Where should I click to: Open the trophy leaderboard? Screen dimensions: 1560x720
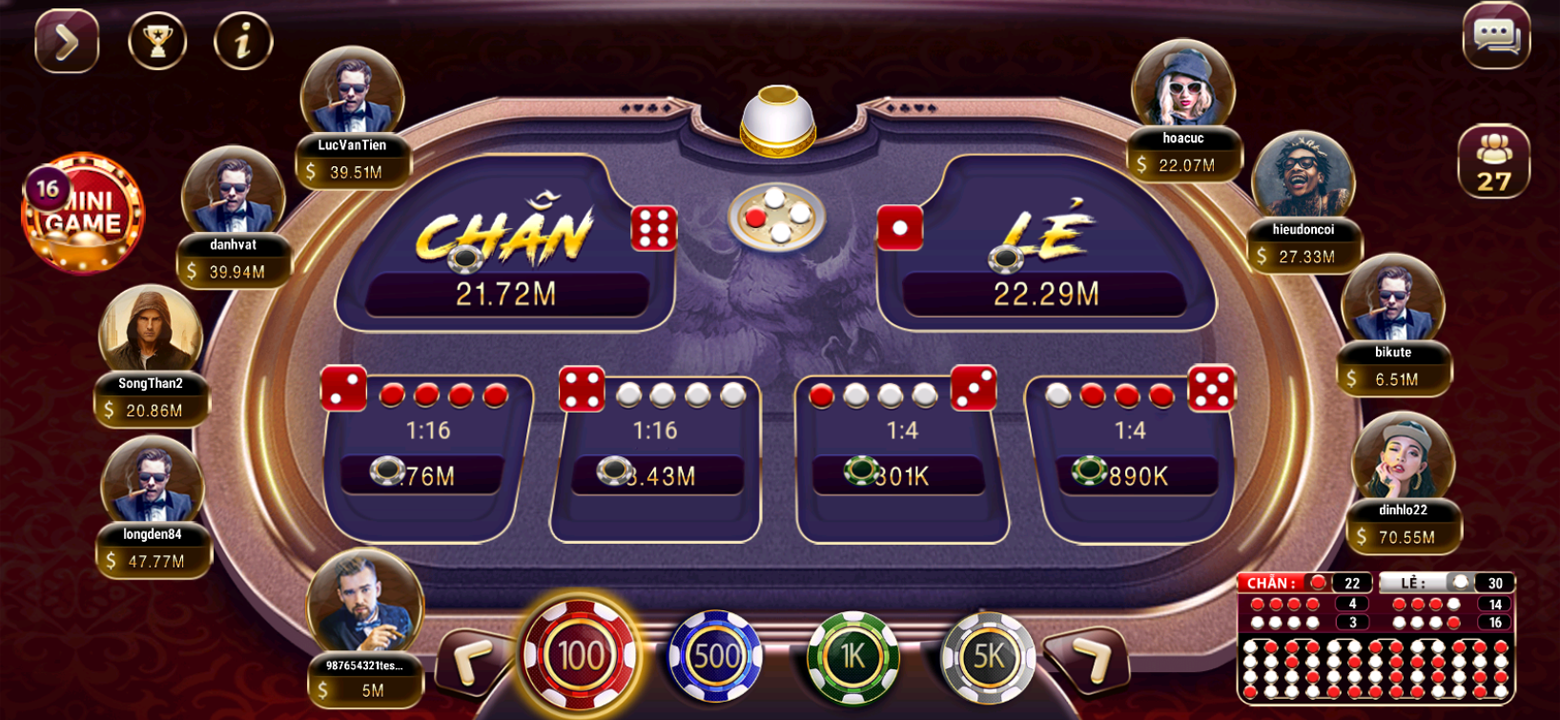157,41
